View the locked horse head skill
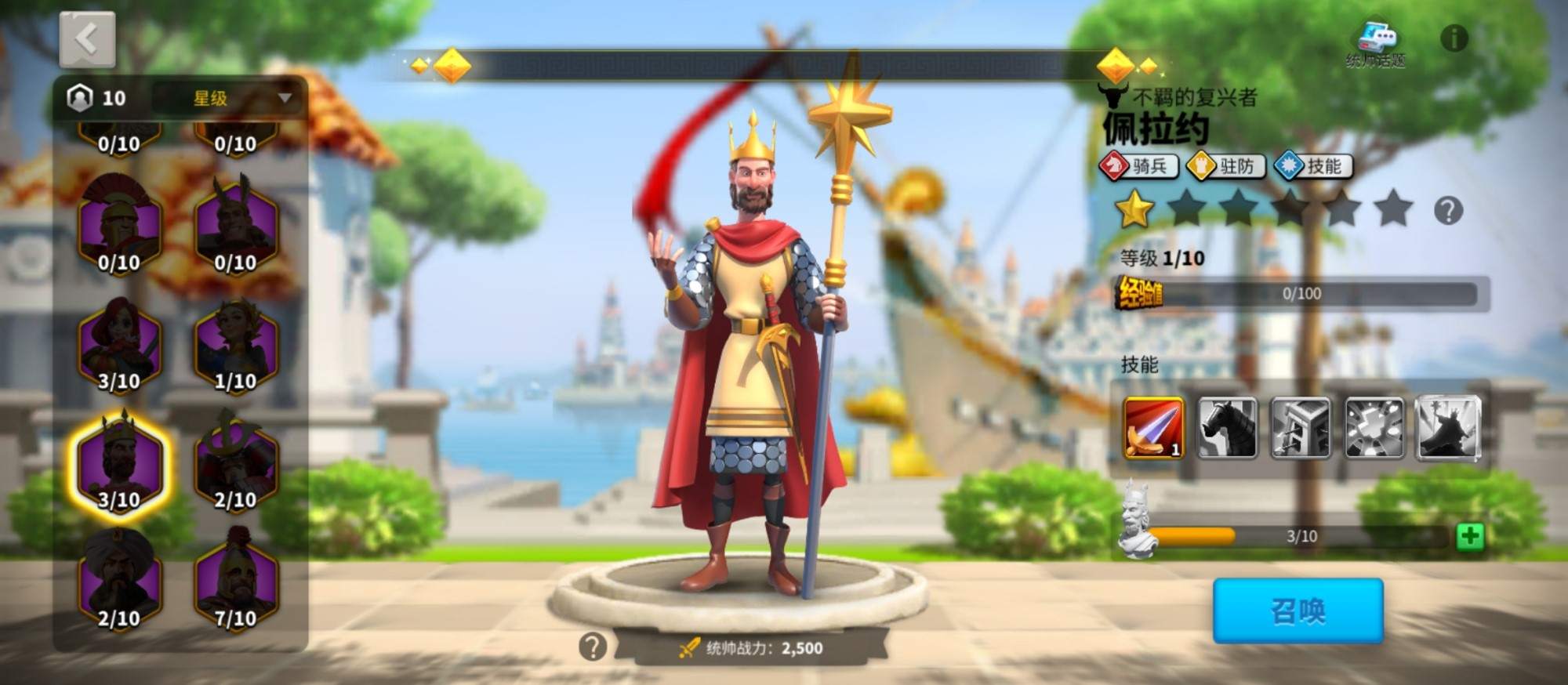 pyautogui.click(x=1228, y=428)
